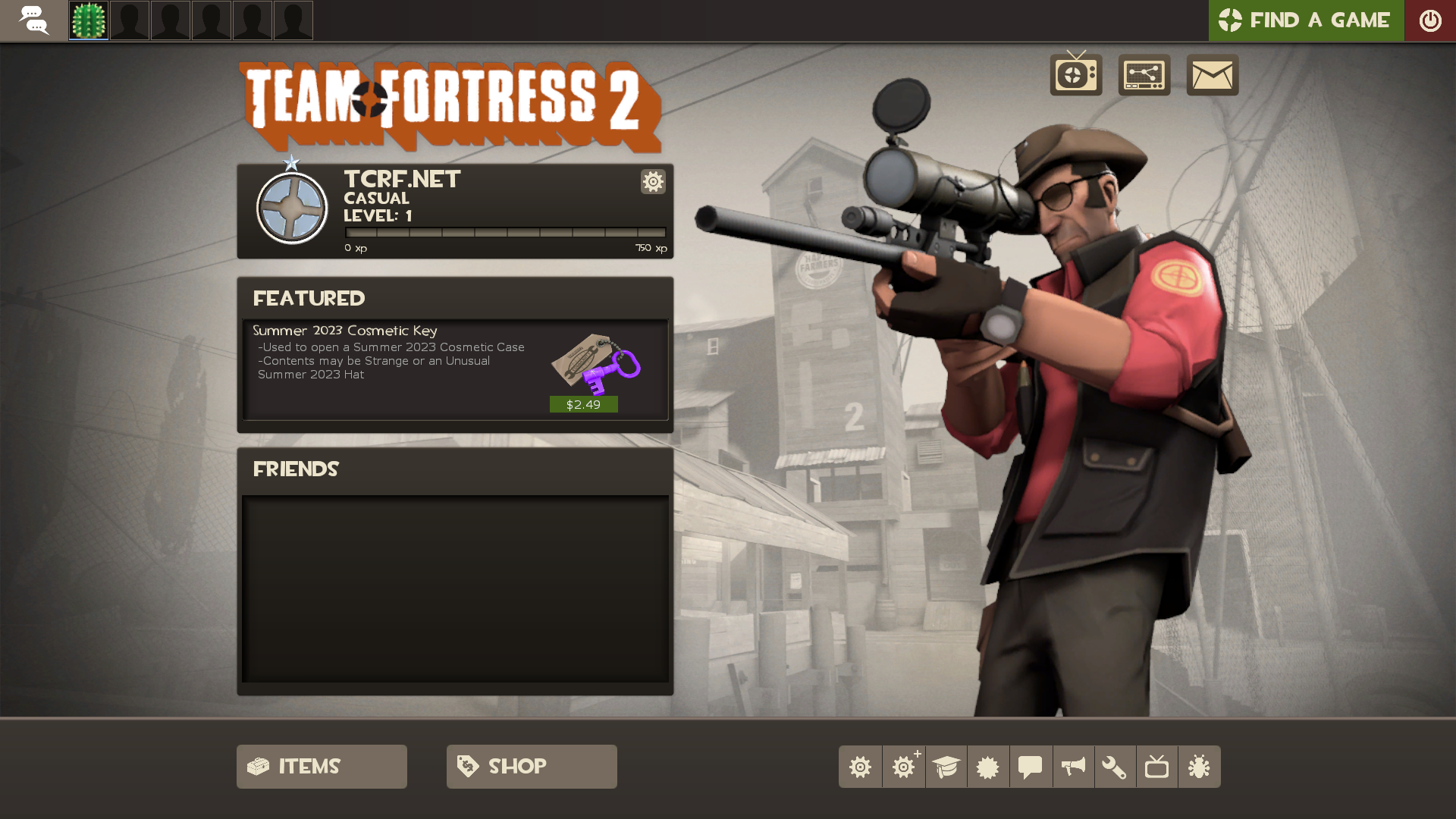Screen dimensions: 1456x819
Task: Open the Items menu
Action: [x=322, y=766]
